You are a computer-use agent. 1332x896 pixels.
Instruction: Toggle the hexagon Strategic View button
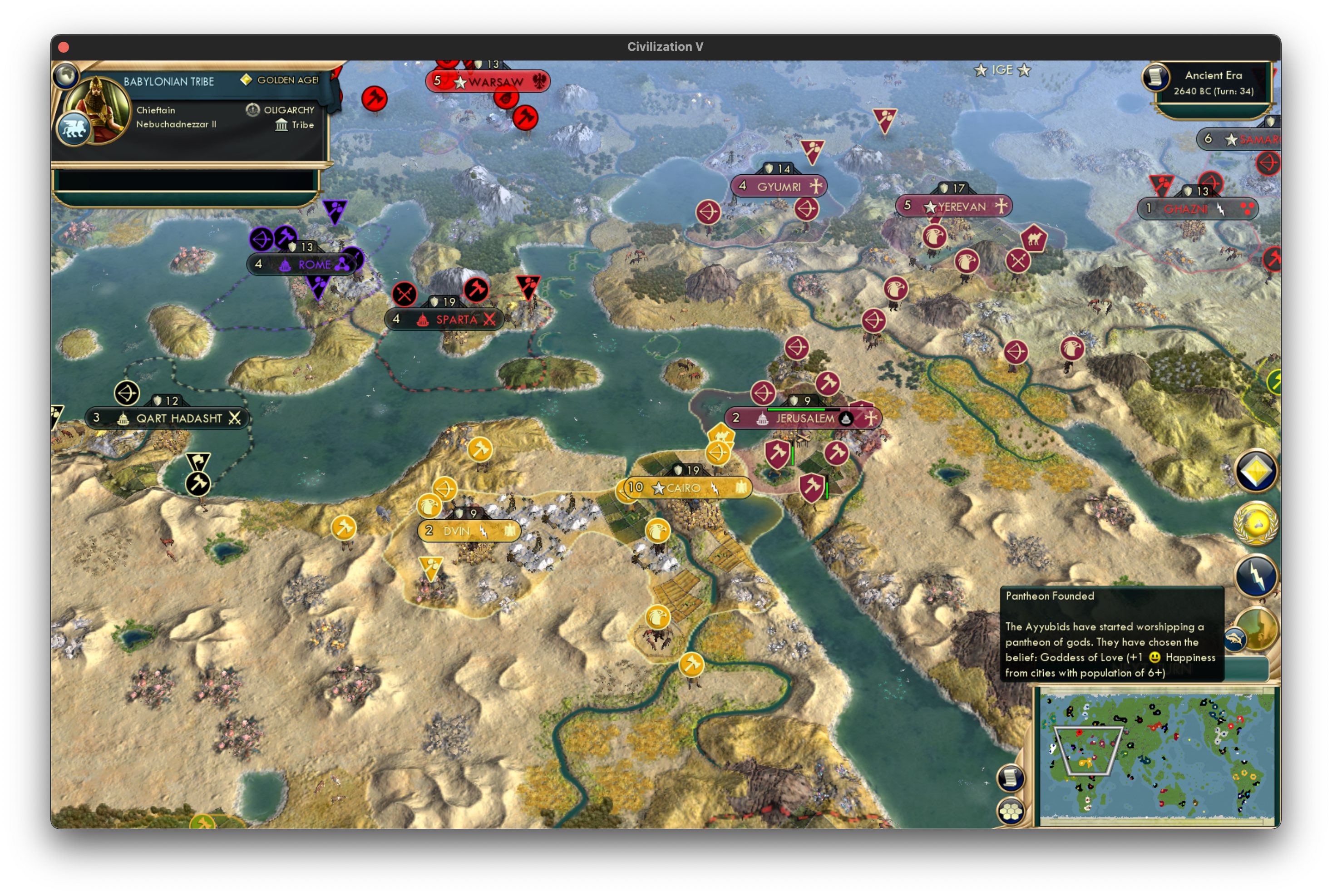coord(1011,810)
